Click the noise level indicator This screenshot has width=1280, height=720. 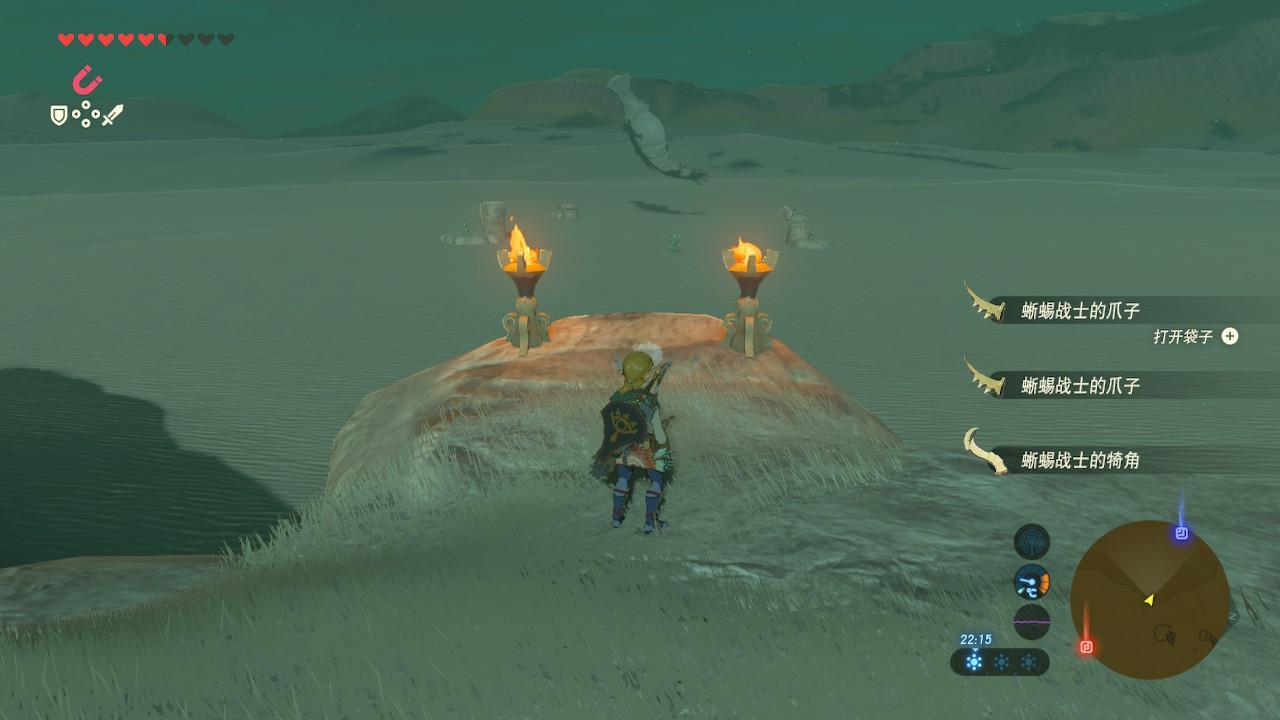[1031, 621]
